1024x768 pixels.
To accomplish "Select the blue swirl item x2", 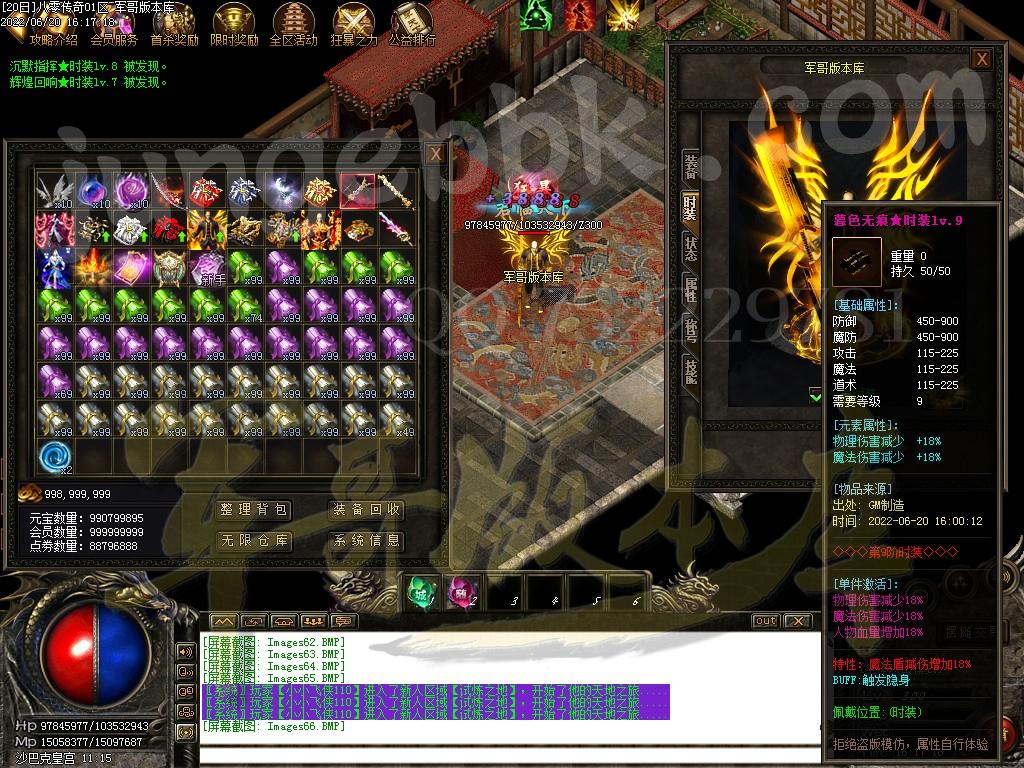I will point(55,457).
